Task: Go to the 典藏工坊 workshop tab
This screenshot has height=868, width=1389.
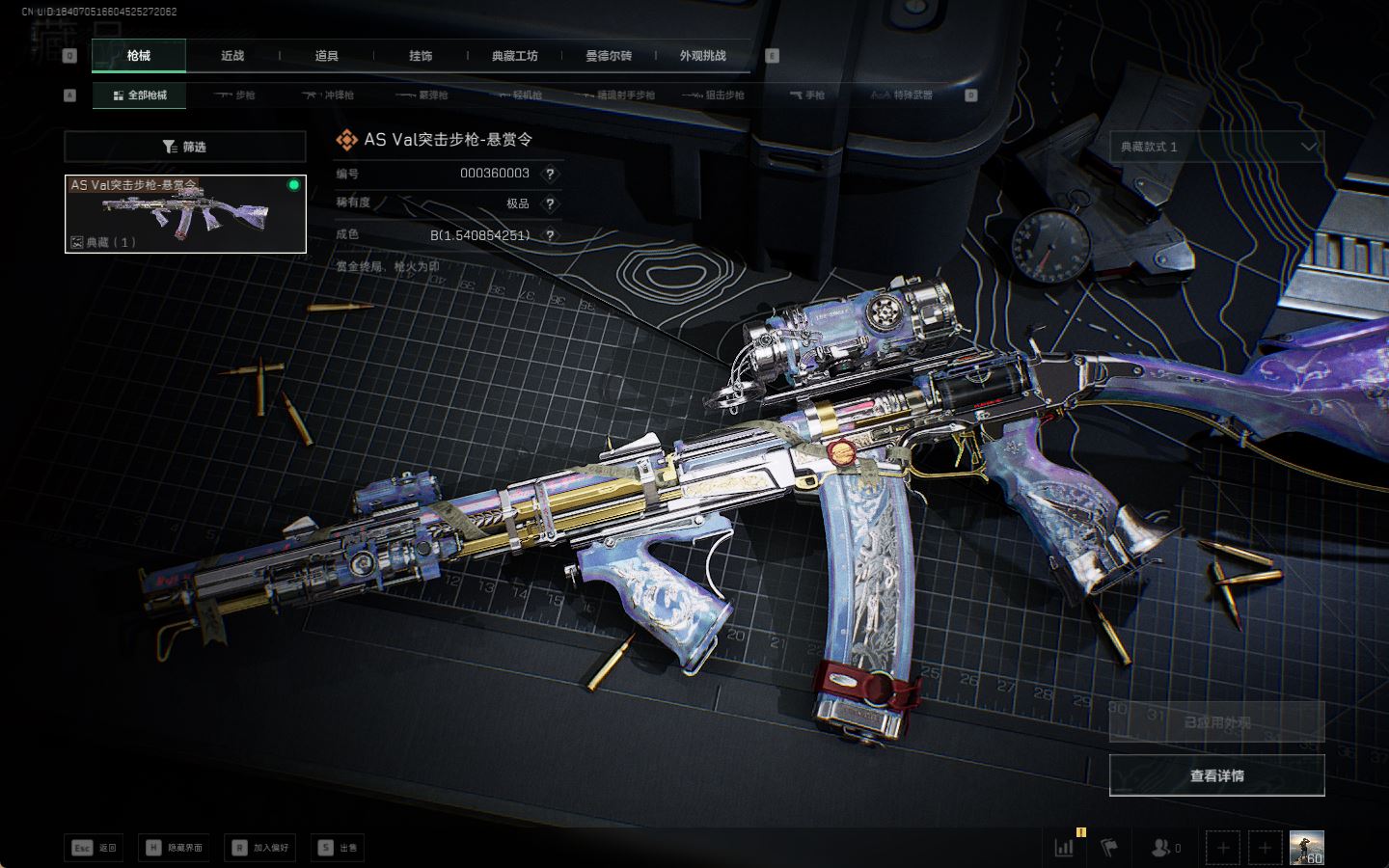Action: tap(514, 56)
